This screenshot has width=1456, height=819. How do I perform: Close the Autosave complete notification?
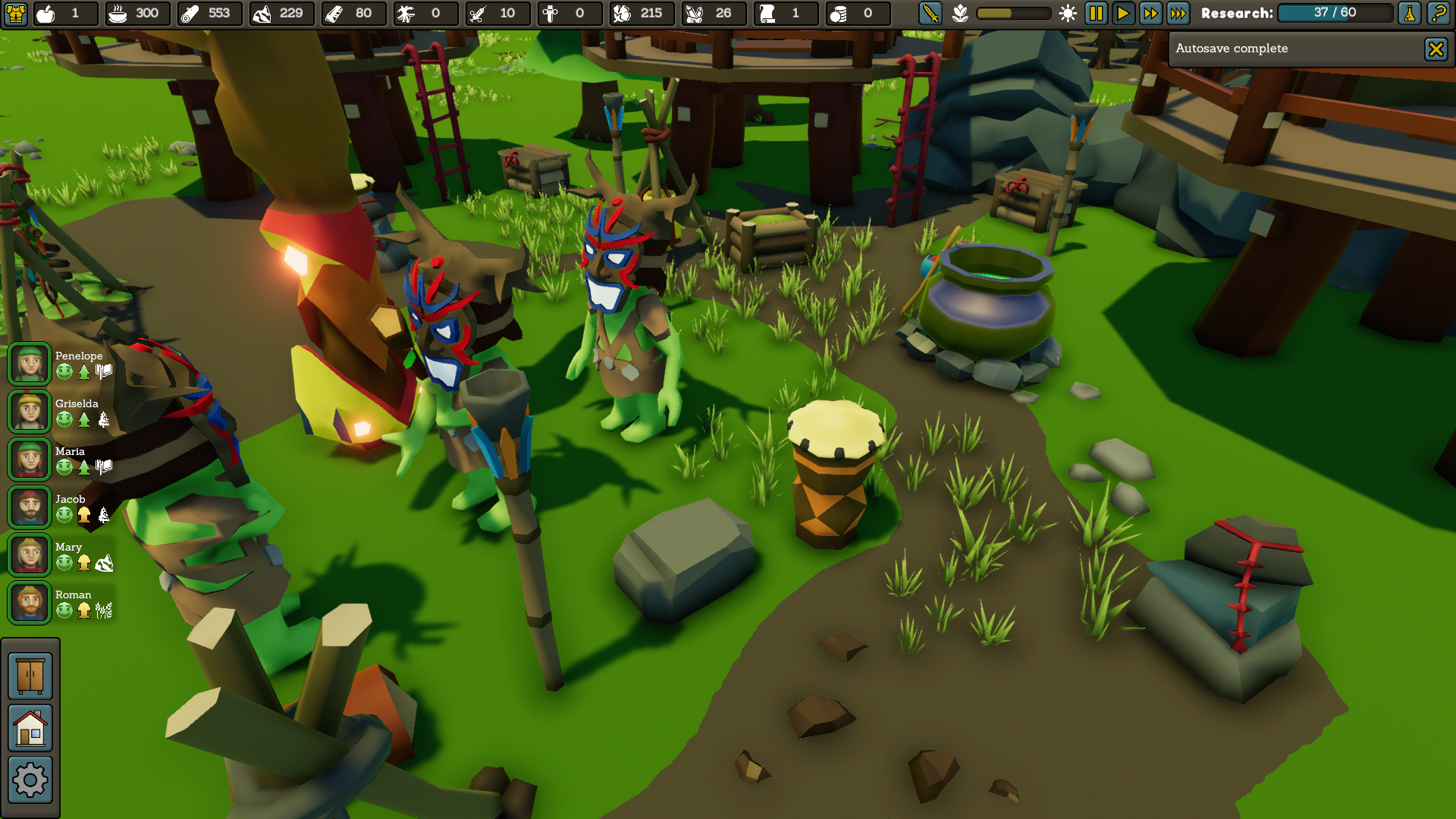coord(1436,49)
